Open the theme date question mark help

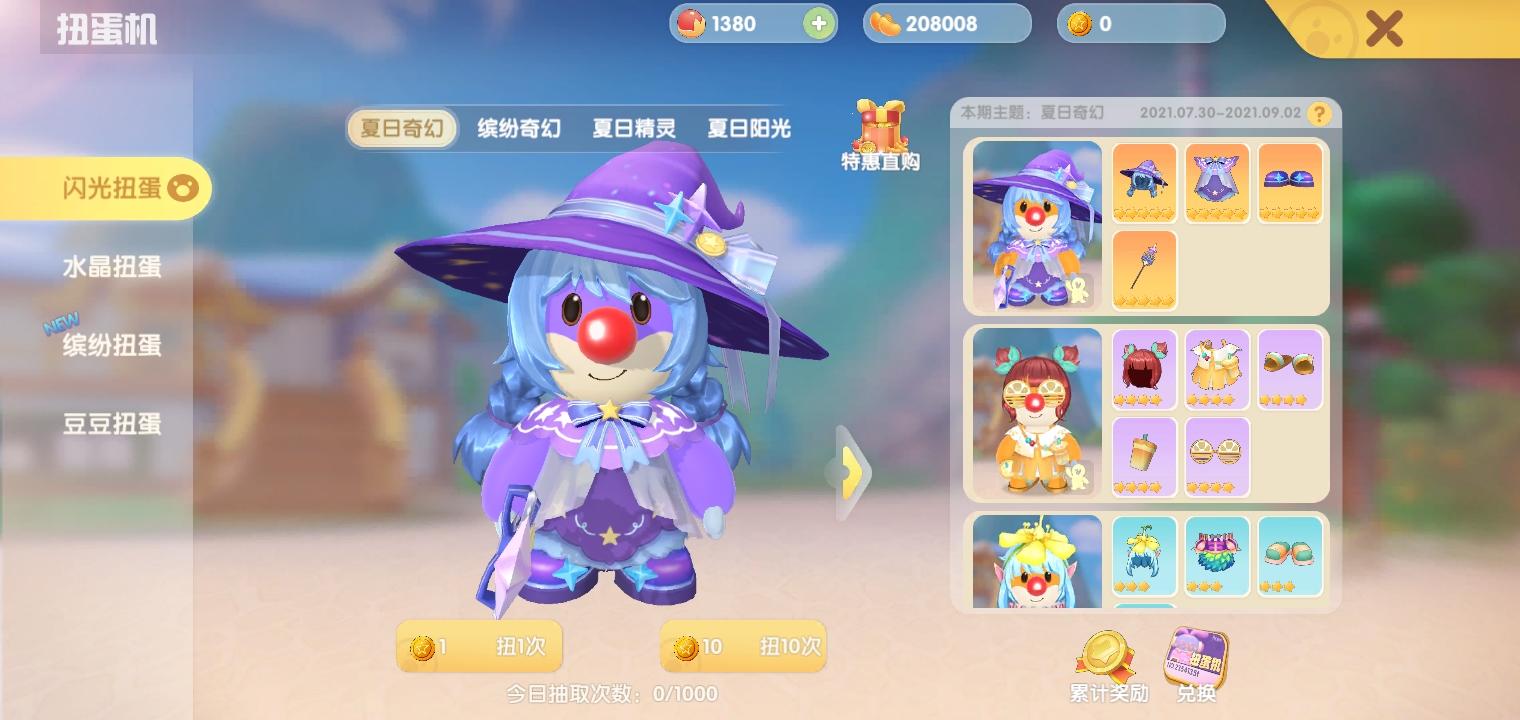click(x=1320, y=113)
